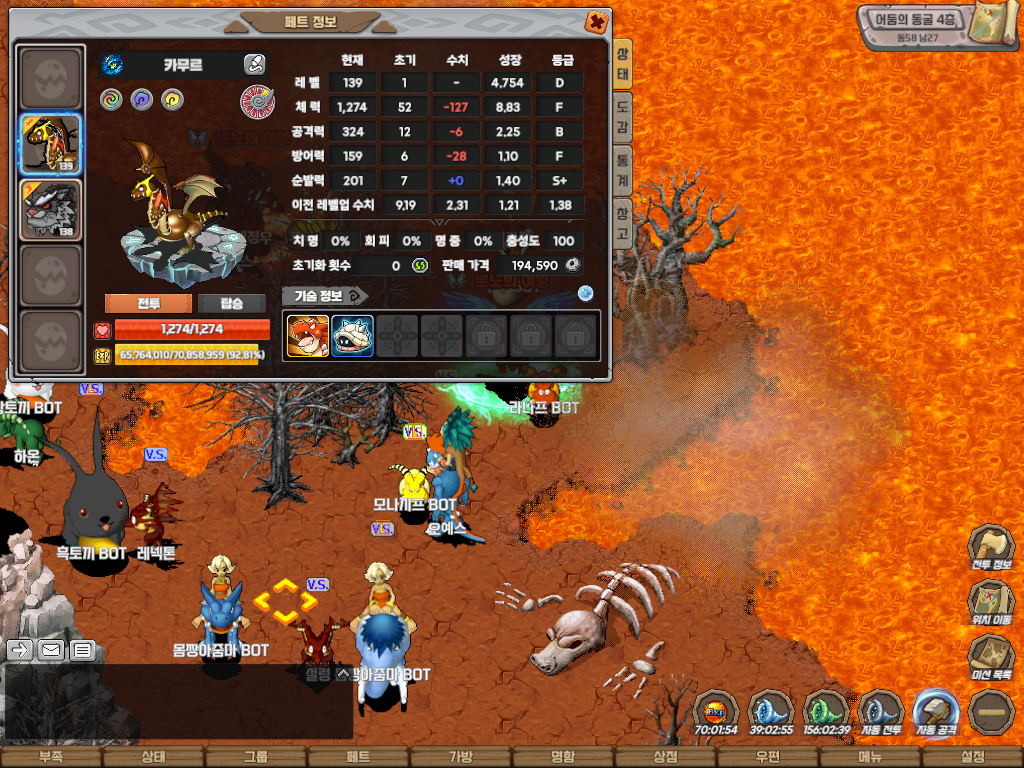Choose the 탑승 (ride) pet mode button

(231, 304)
